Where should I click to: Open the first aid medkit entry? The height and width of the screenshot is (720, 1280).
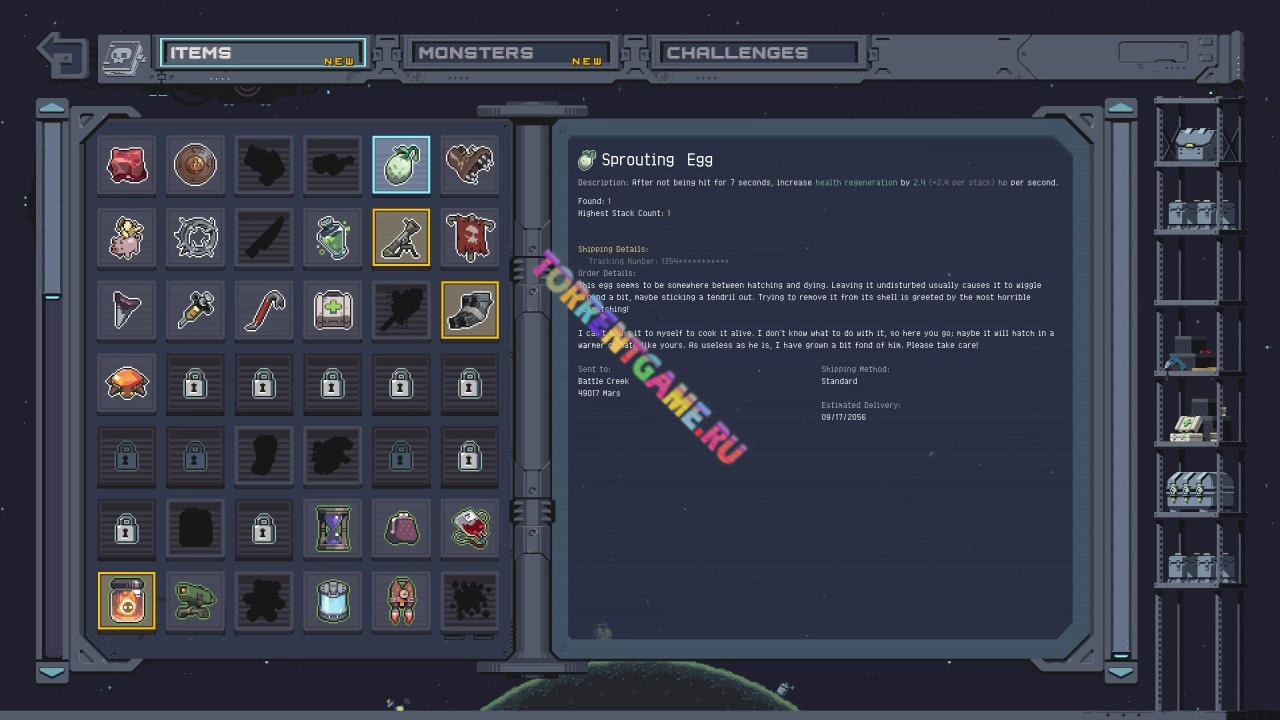click(332, 310)
